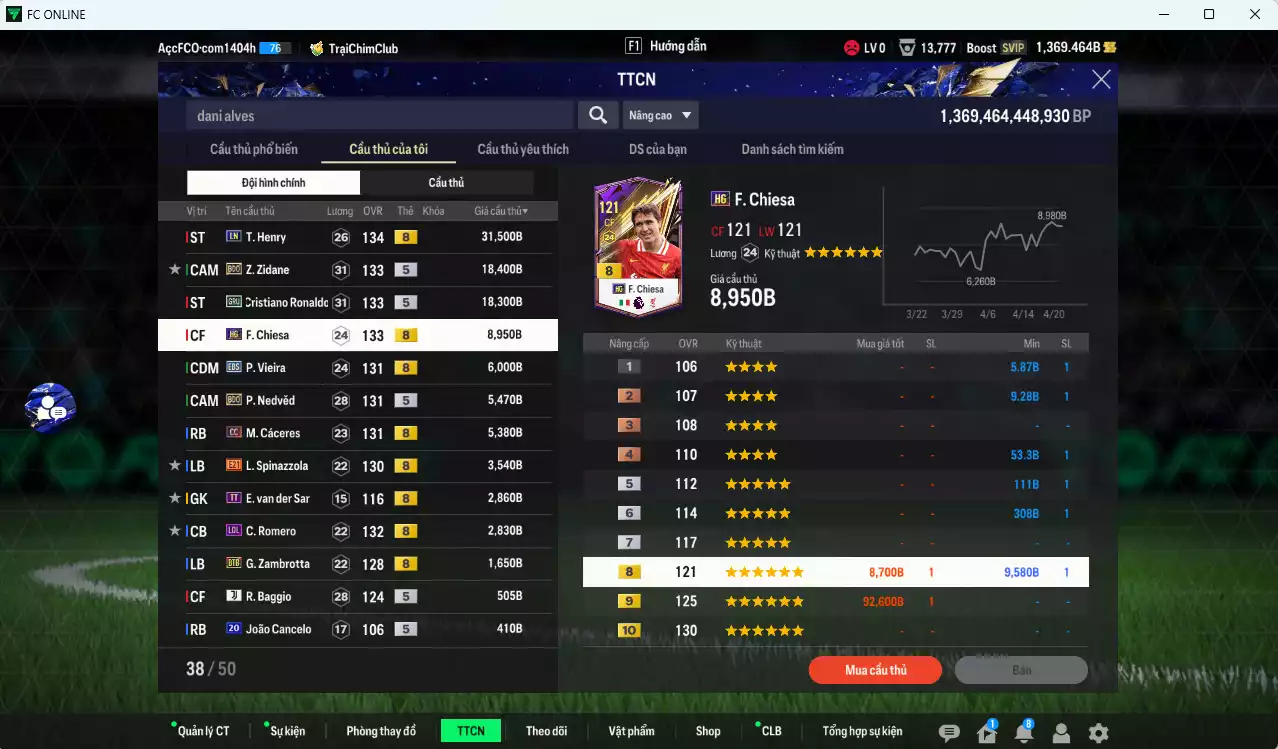
Task: Open the Nâng cao dropdown
Action: (x=660, y=115)
